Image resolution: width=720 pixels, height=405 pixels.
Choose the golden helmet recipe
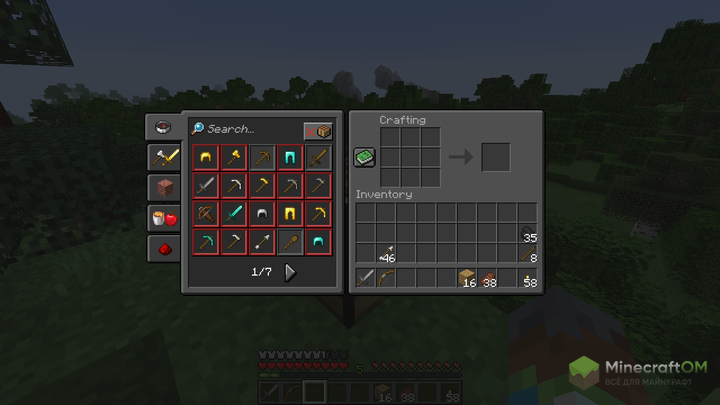[205, 158]
